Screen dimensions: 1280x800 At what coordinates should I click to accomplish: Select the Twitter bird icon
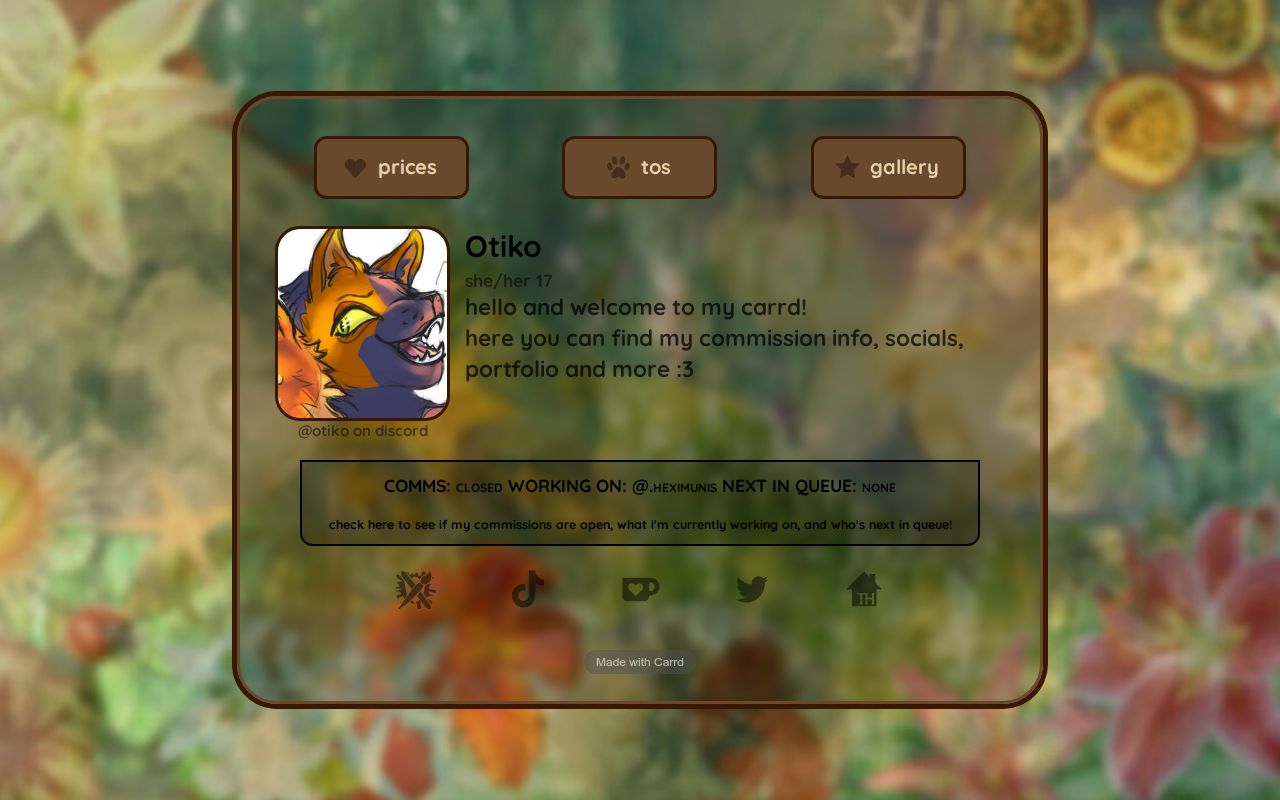coord(752,590)
